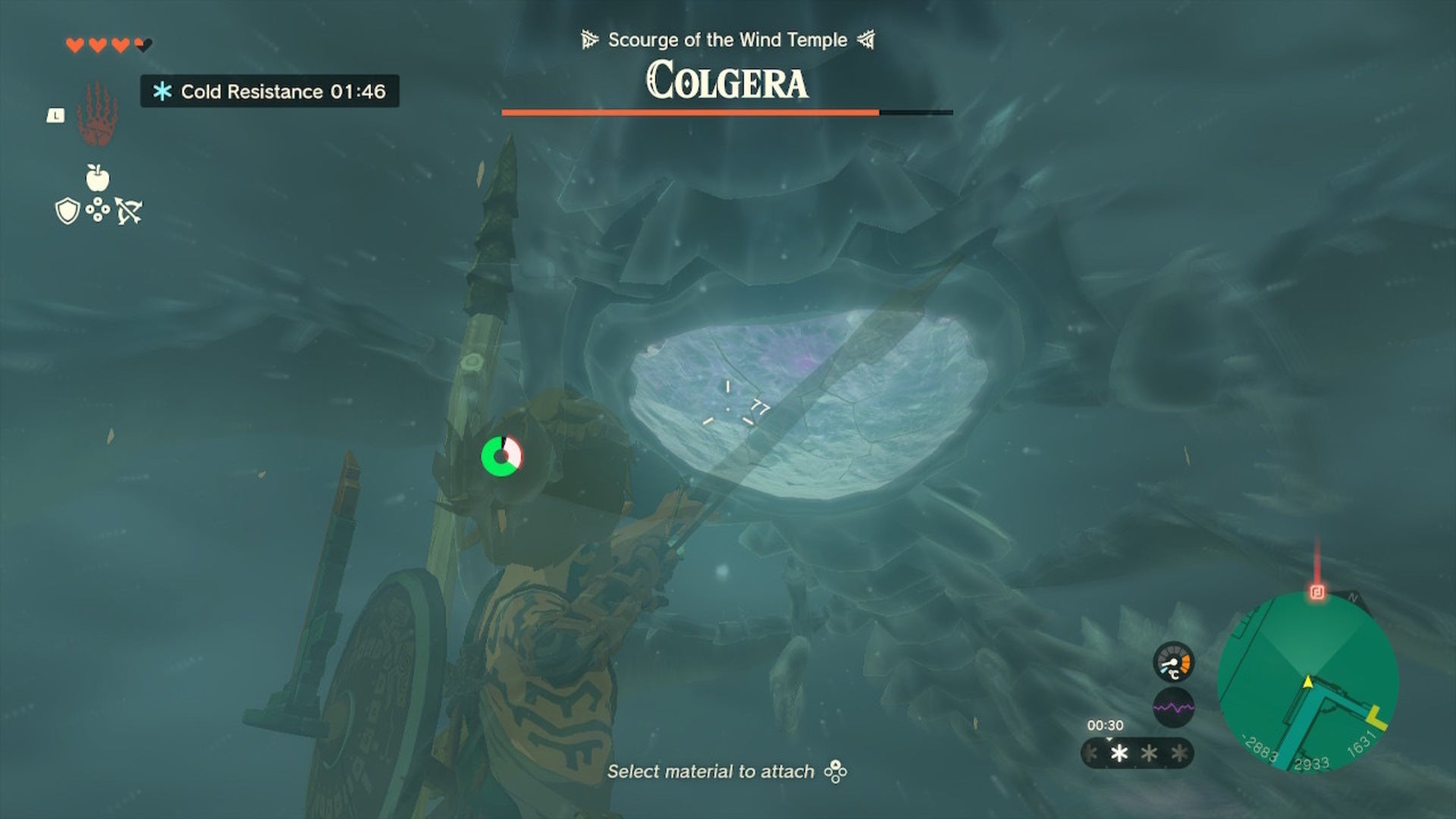This screenshot has width=1456, height=819.
Task: Open the shield quick-select icon
Action: (x=67, y=211)
